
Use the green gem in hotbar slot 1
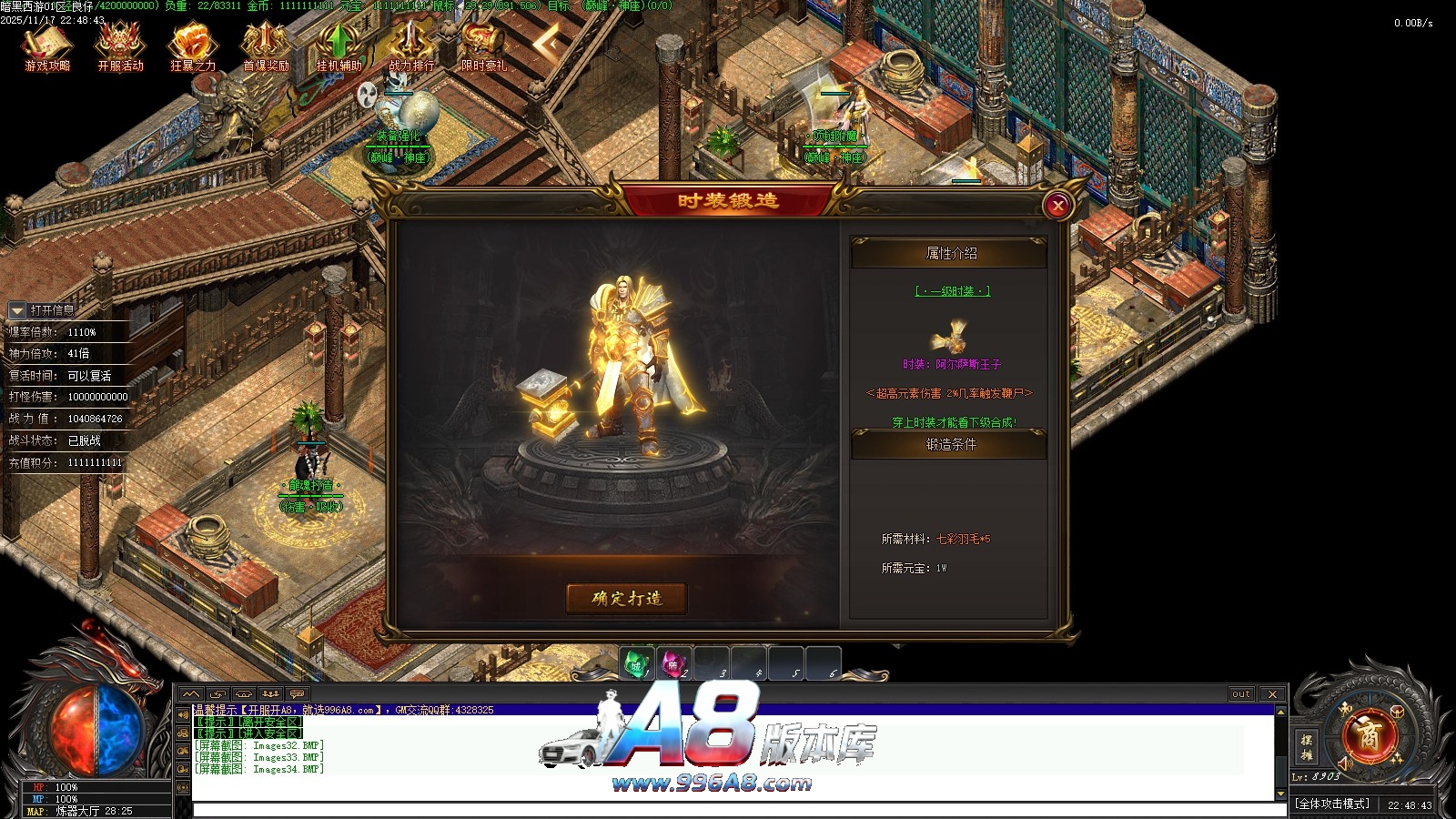click(x=637, y=664)
